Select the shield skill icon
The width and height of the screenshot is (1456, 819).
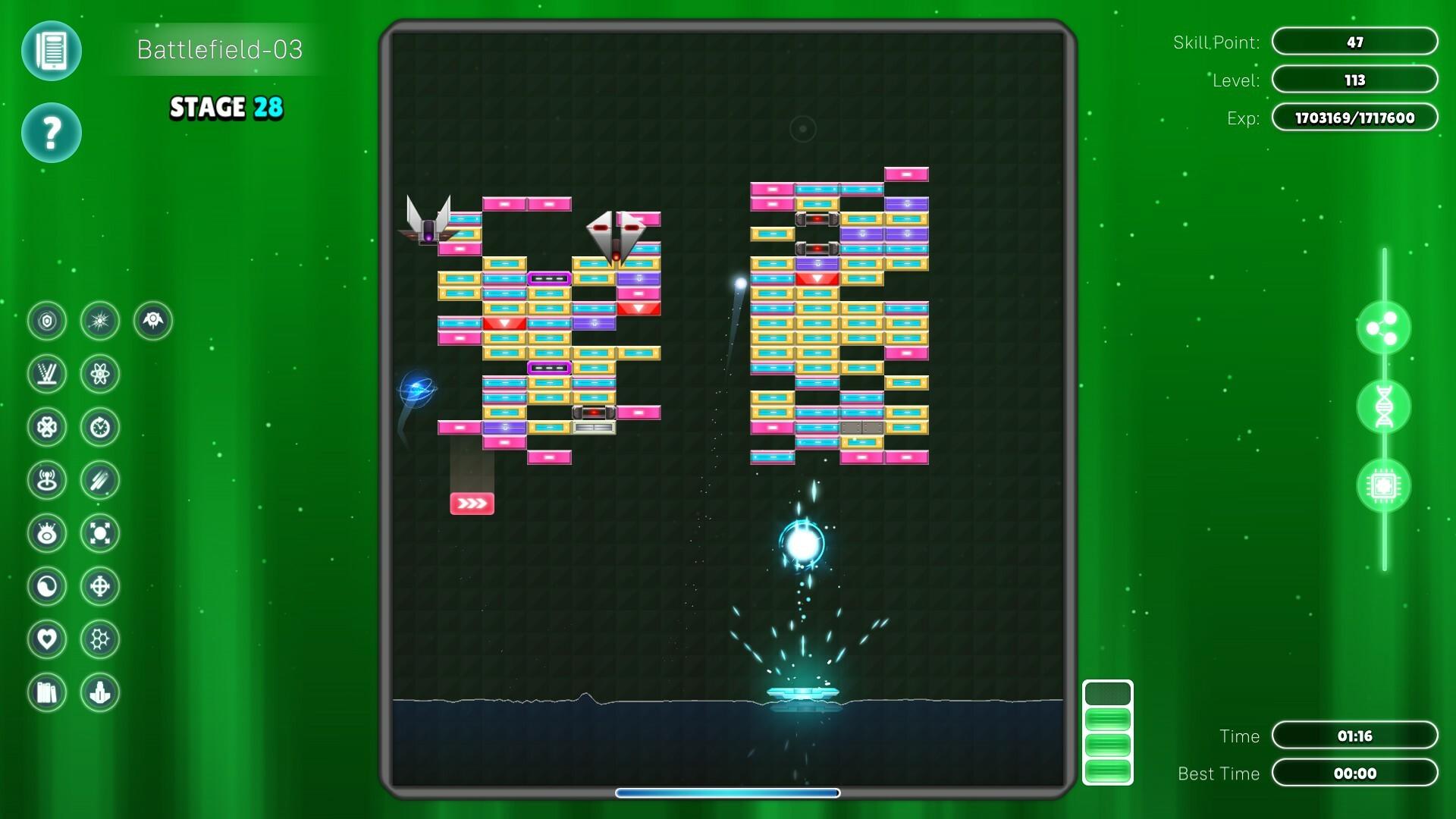pyautogui.click(x=47, y=320)
